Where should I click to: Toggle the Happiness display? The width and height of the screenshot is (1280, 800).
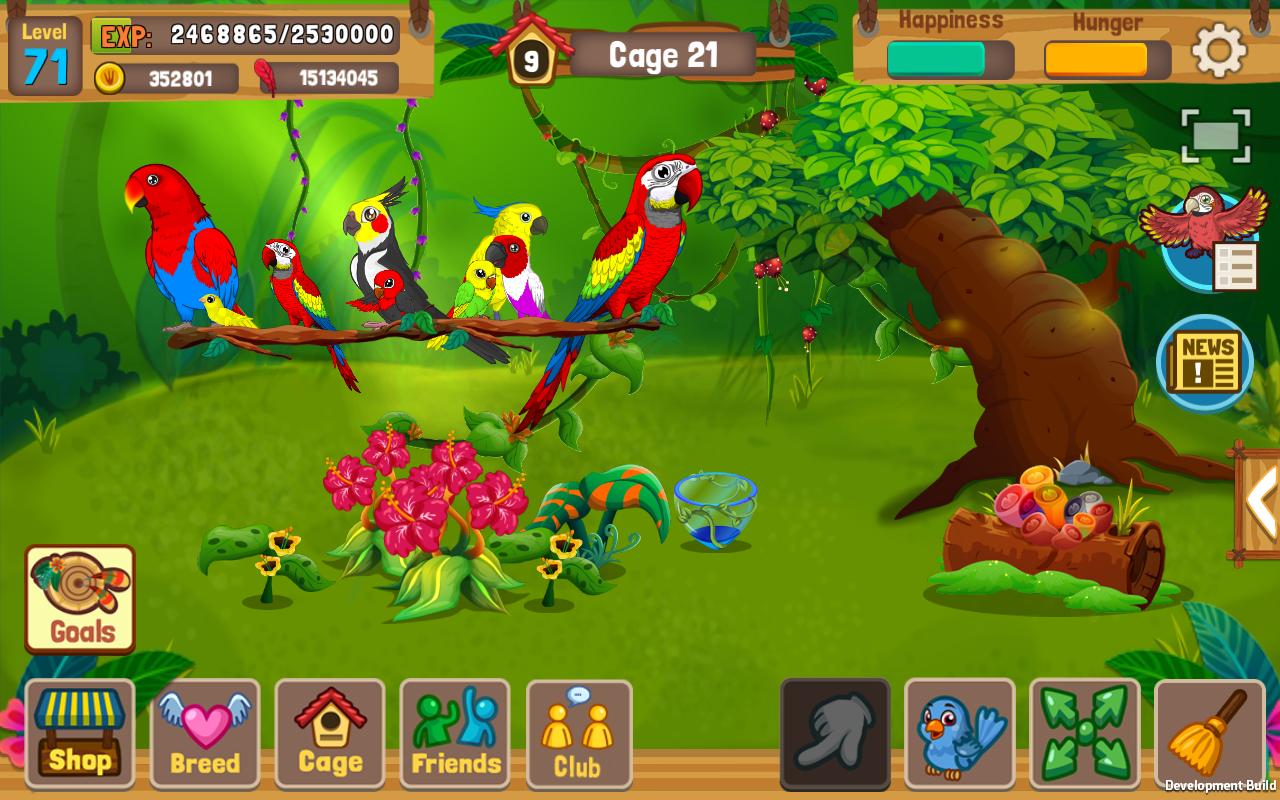948,58
